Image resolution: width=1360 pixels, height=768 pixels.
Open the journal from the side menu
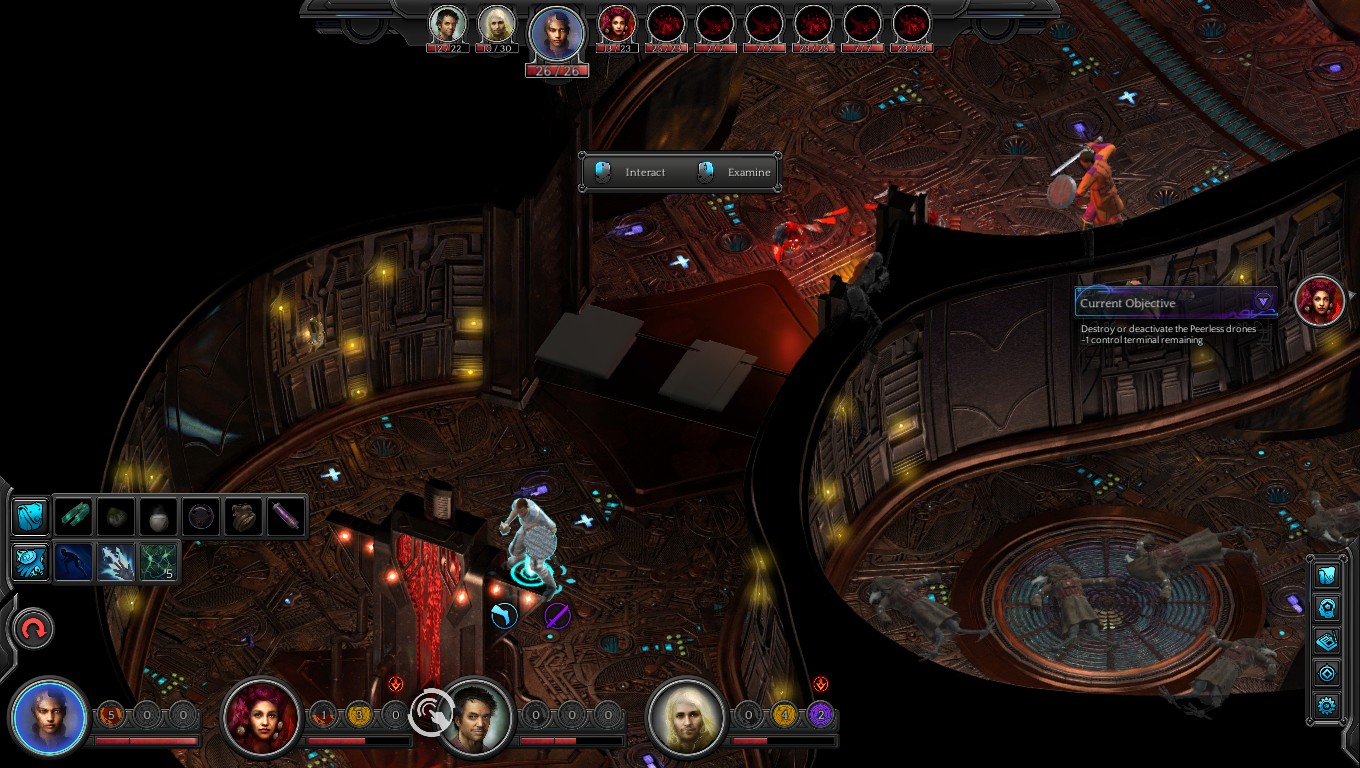pyautogui.click(x=1327, y=640)
